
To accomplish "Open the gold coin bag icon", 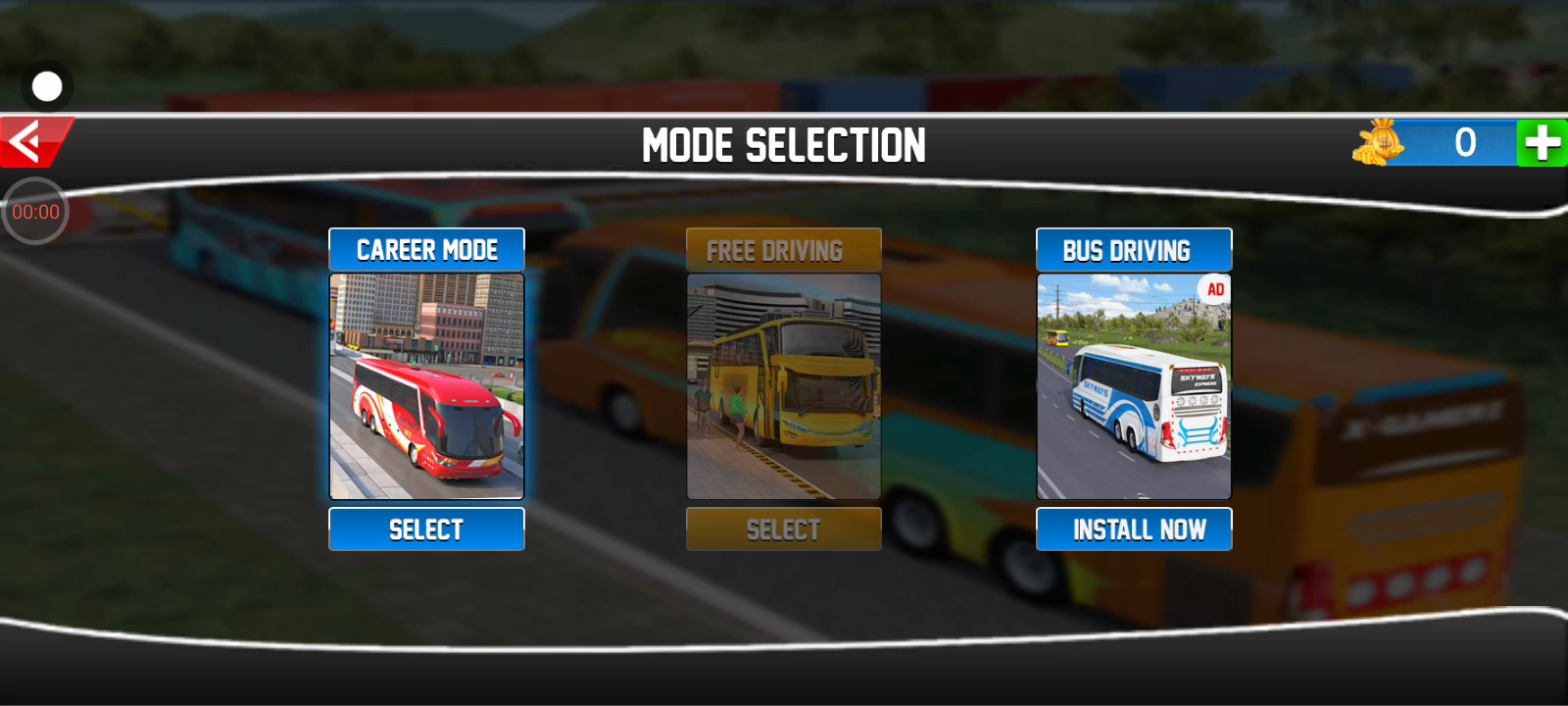I will point(1379,143).
